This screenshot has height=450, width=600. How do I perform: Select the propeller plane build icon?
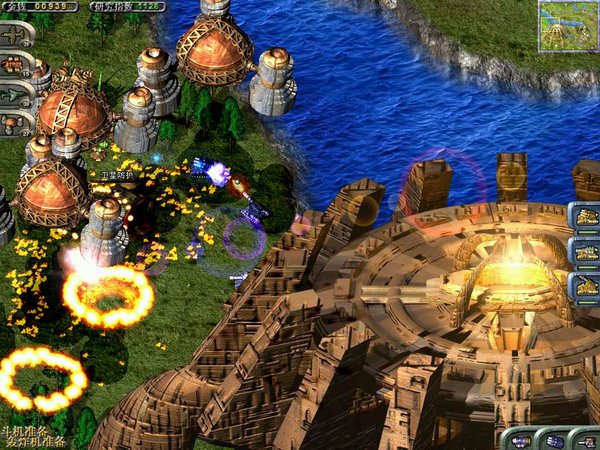coord(14,34)
